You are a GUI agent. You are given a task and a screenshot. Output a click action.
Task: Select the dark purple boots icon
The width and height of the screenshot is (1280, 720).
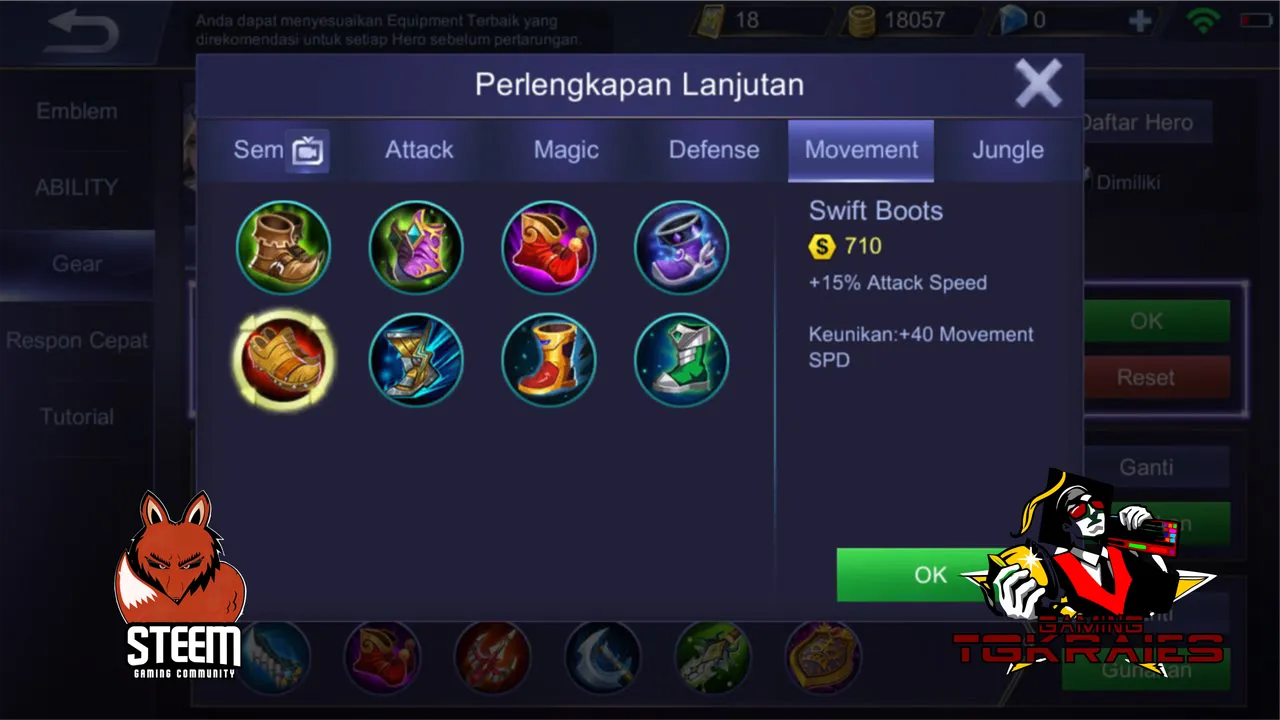[681, 247]
